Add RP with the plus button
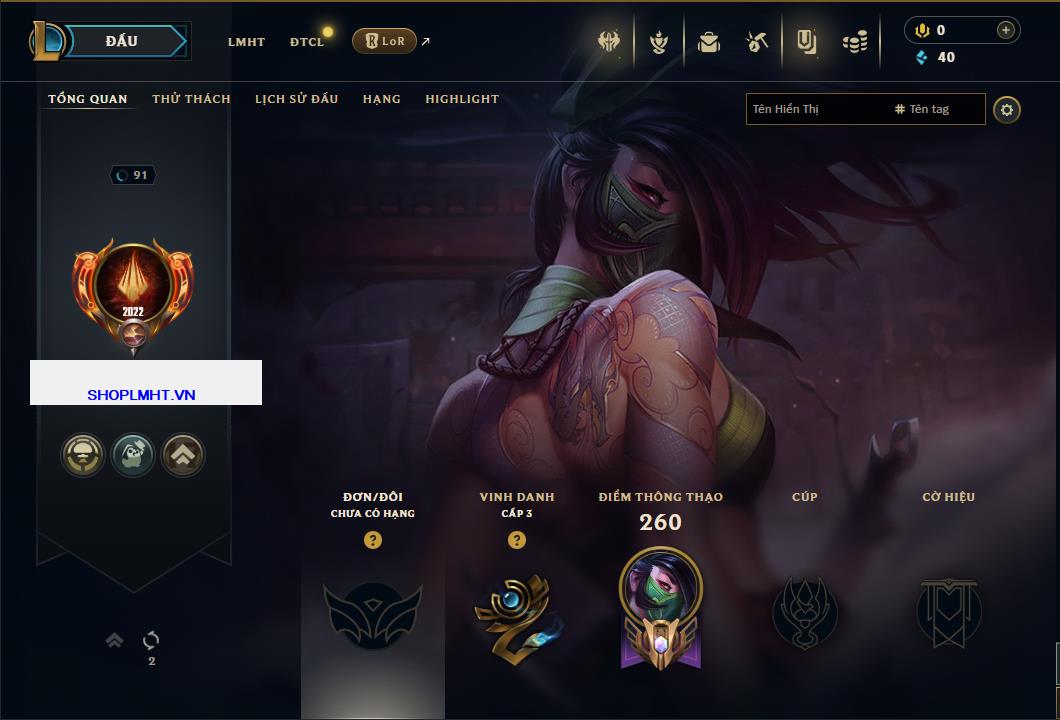This screenshot has height=720, width=1060. 1005,30
